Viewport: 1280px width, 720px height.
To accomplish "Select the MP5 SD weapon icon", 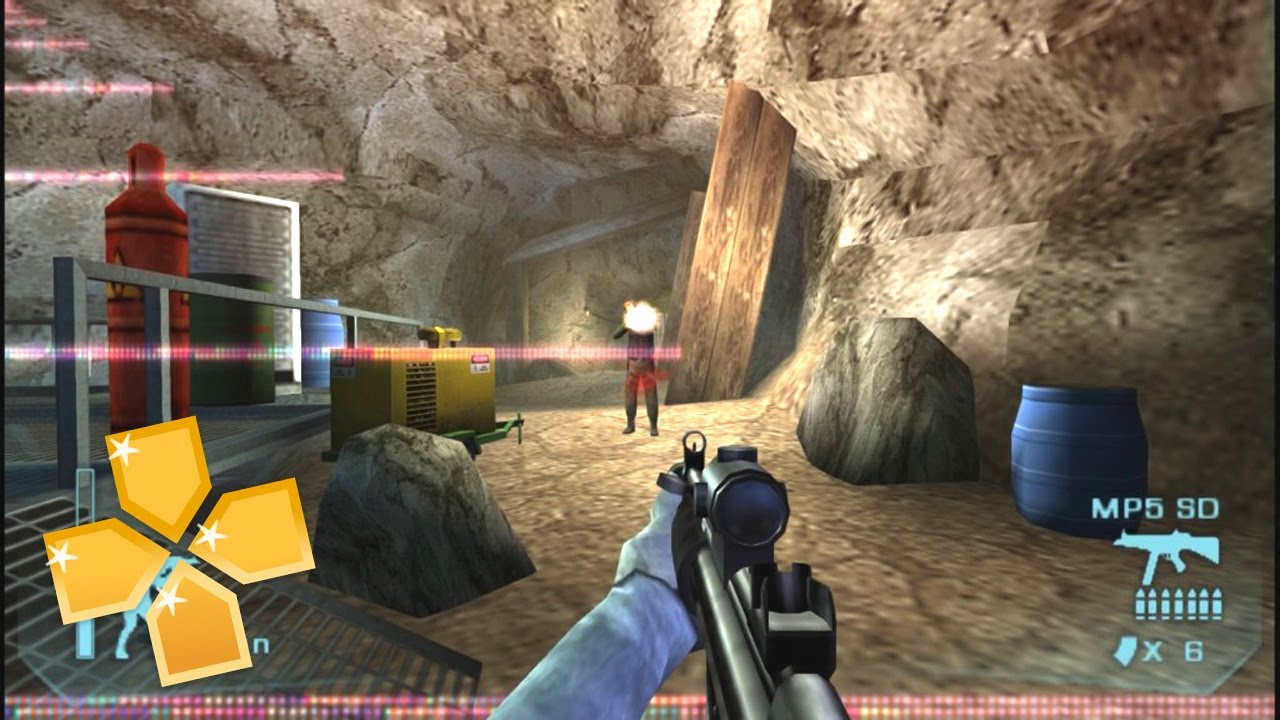I will pos(1164,555).
